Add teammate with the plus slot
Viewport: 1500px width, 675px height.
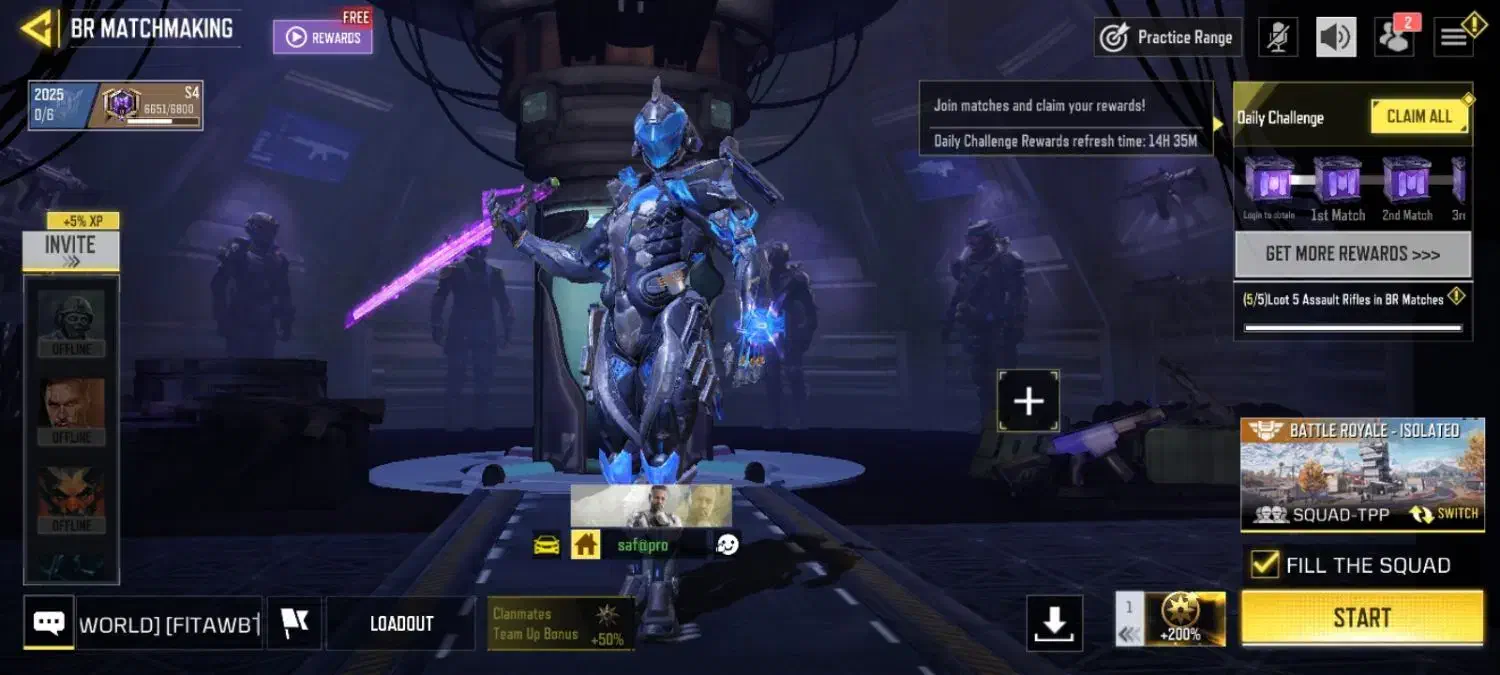(x=1028, y=401)
